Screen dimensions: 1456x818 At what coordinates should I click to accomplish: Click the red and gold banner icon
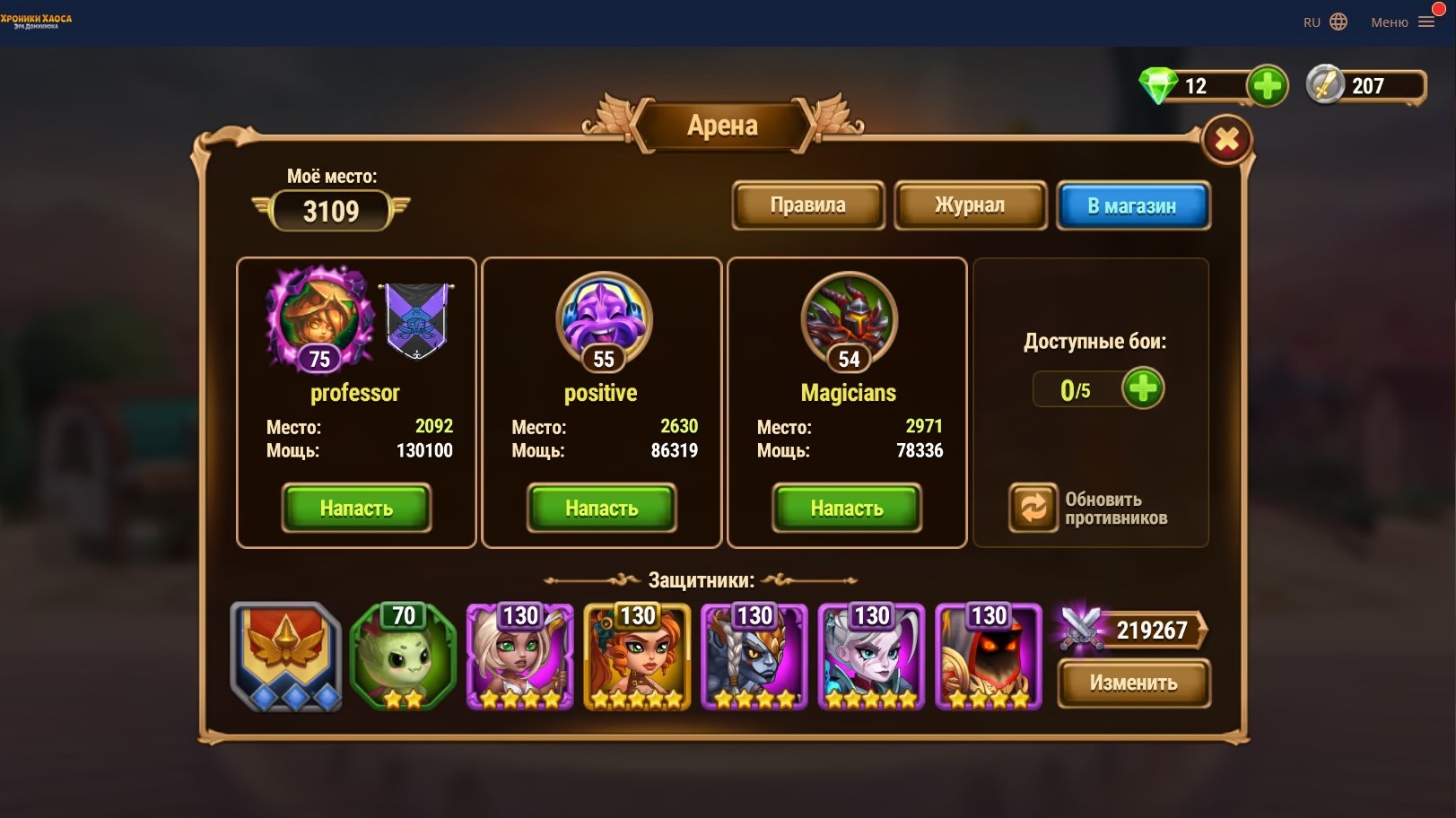pos(286,656)
